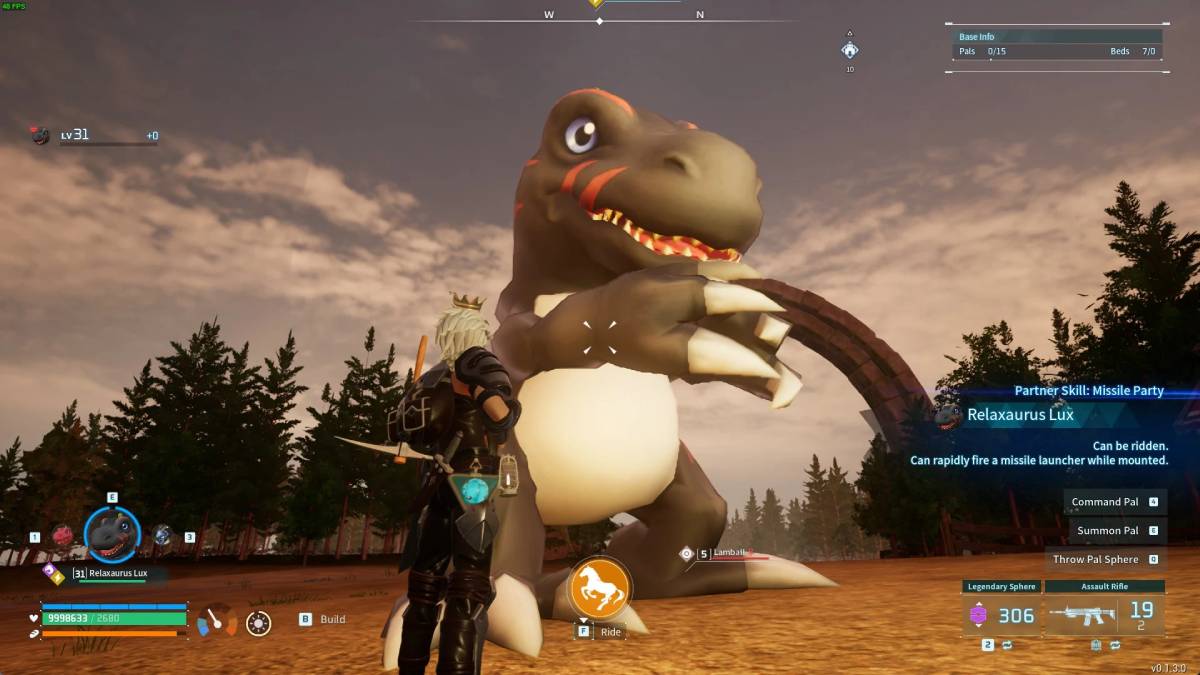Click the sun time-of-day indicator
This screenshot has height=675, width=1200.
258,623
